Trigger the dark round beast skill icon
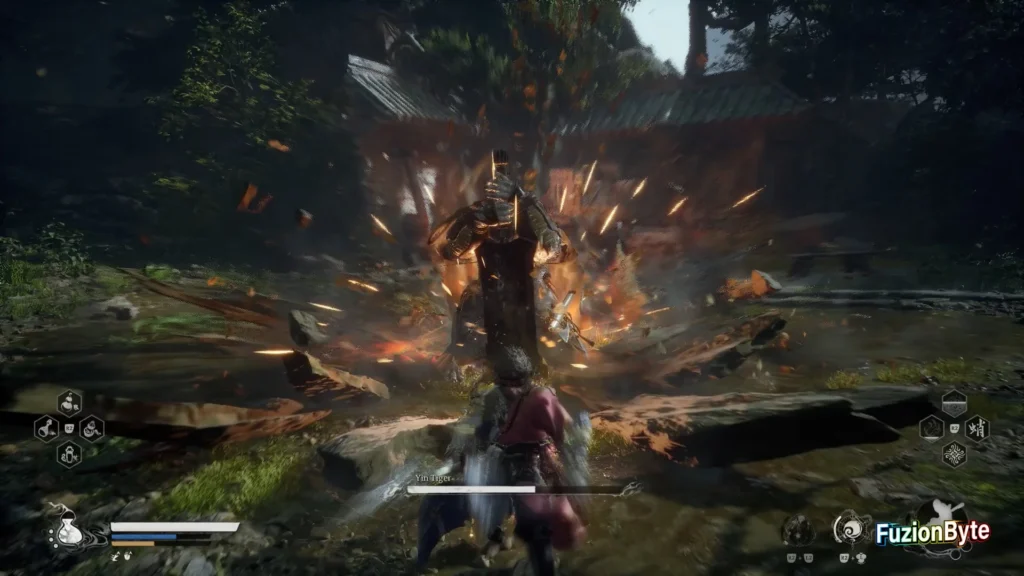The height and width of the screenshot is (576, 1024). point(797,529)
